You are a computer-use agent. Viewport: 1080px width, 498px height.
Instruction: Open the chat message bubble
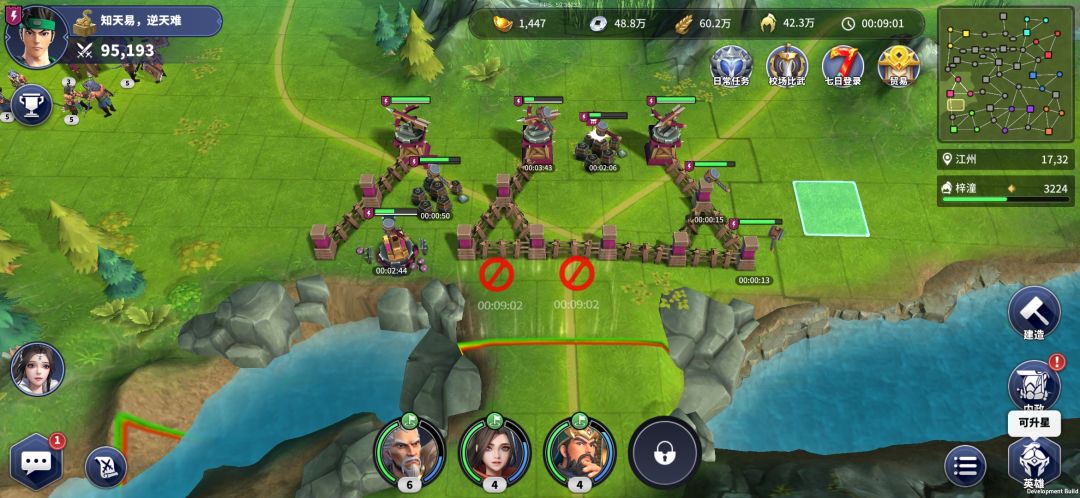click(37, 462)
